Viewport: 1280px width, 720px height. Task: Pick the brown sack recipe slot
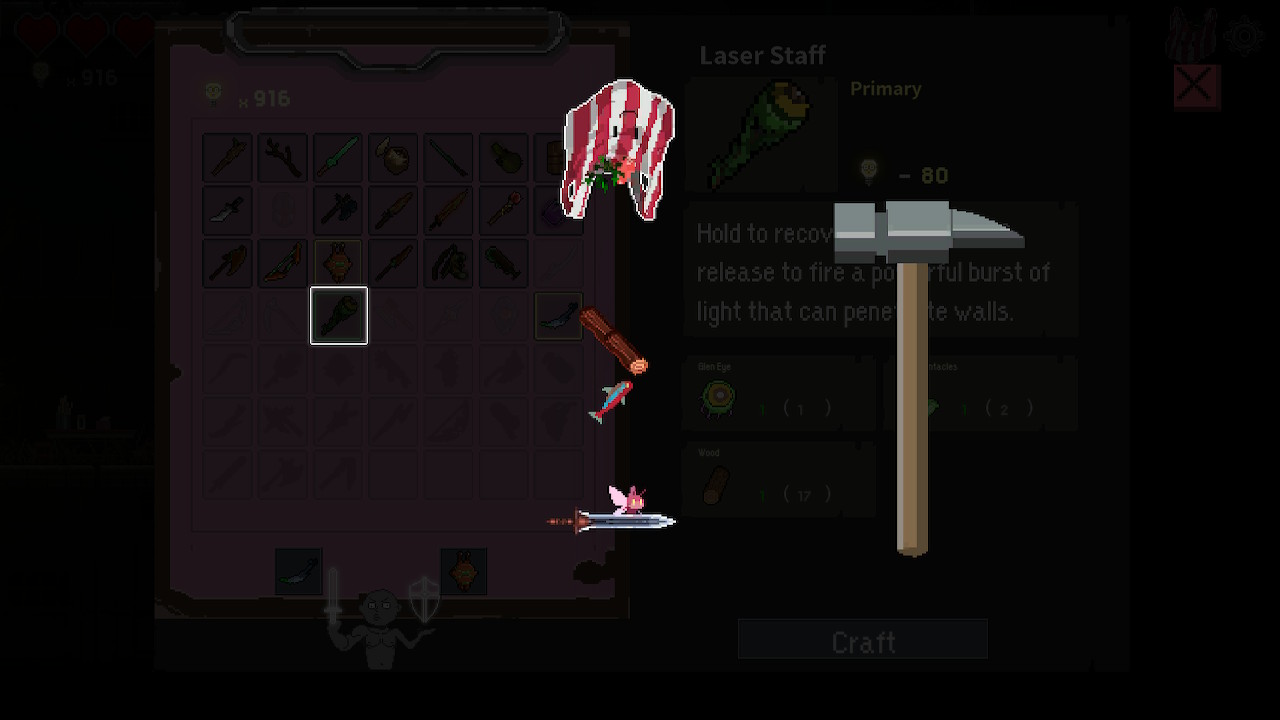coord(393,157)
